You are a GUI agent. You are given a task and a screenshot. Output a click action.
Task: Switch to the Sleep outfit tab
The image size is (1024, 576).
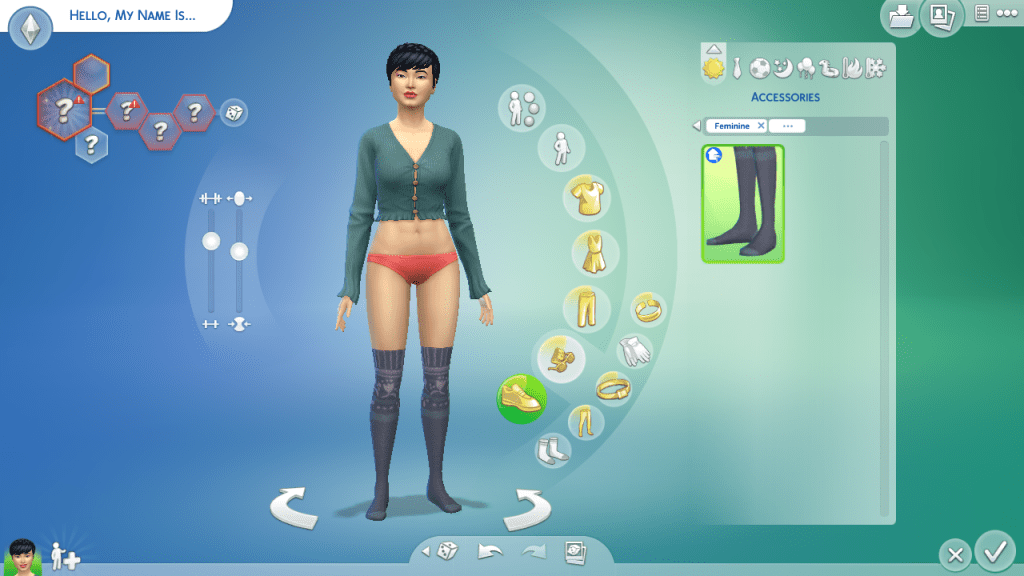[783, 68]
